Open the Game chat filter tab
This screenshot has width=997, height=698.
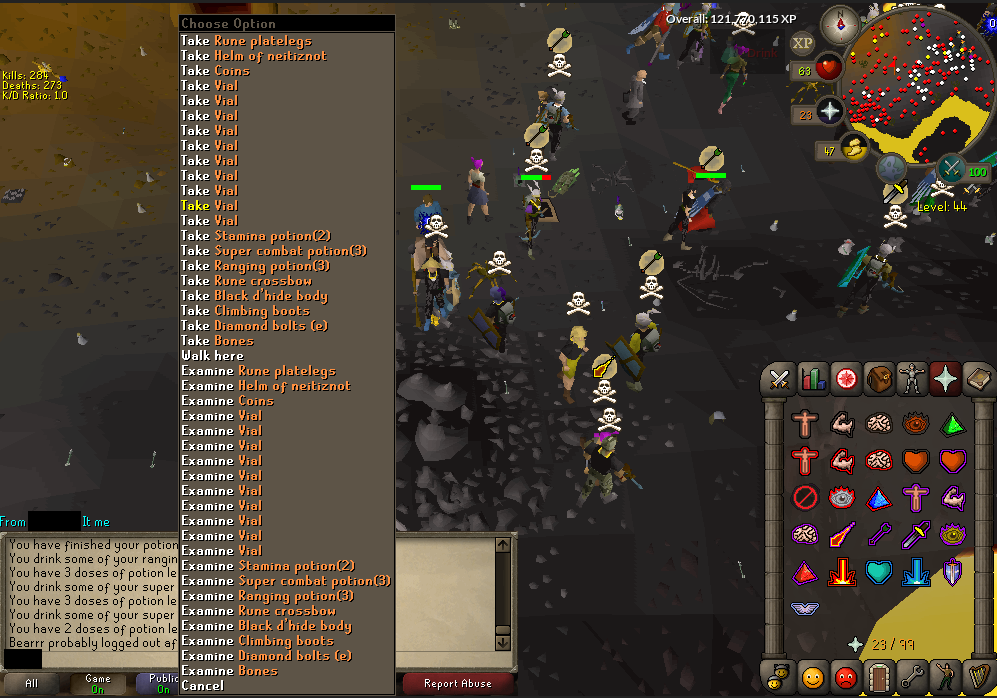pos(98,684)
